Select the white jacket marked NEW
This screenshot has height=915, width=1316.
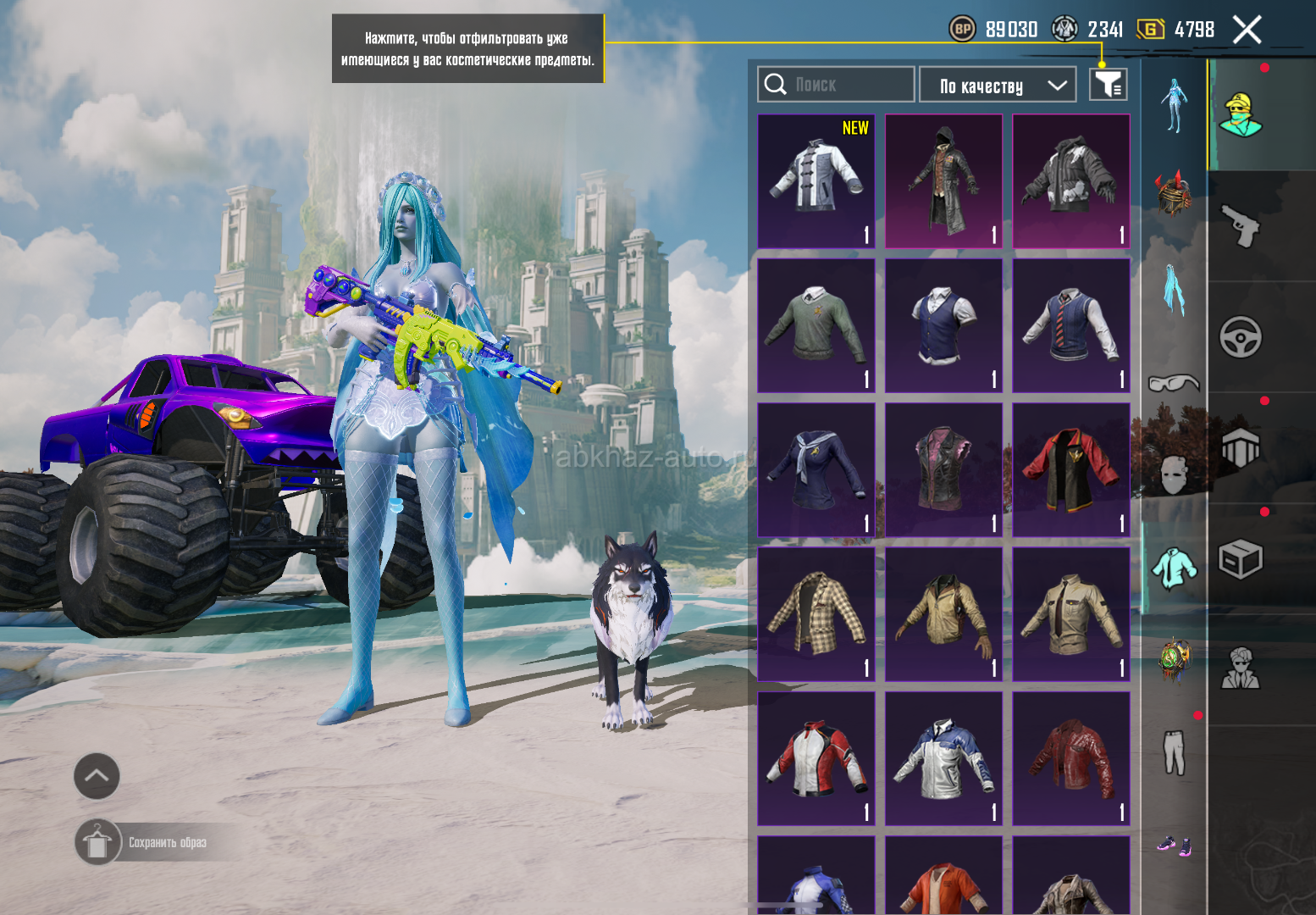(x=816, y=181)
